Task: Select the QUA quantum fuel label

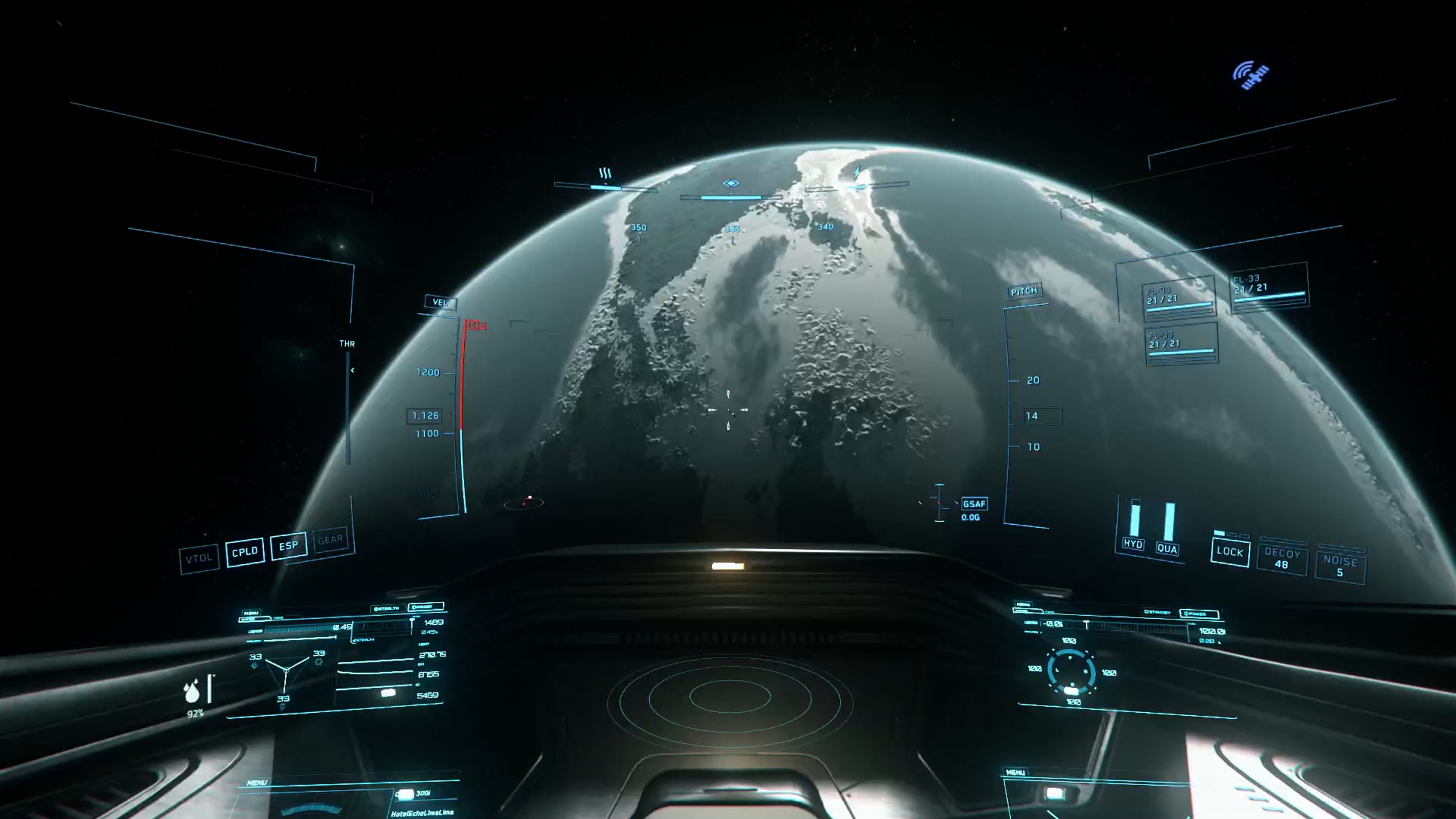Action: 1167,549
